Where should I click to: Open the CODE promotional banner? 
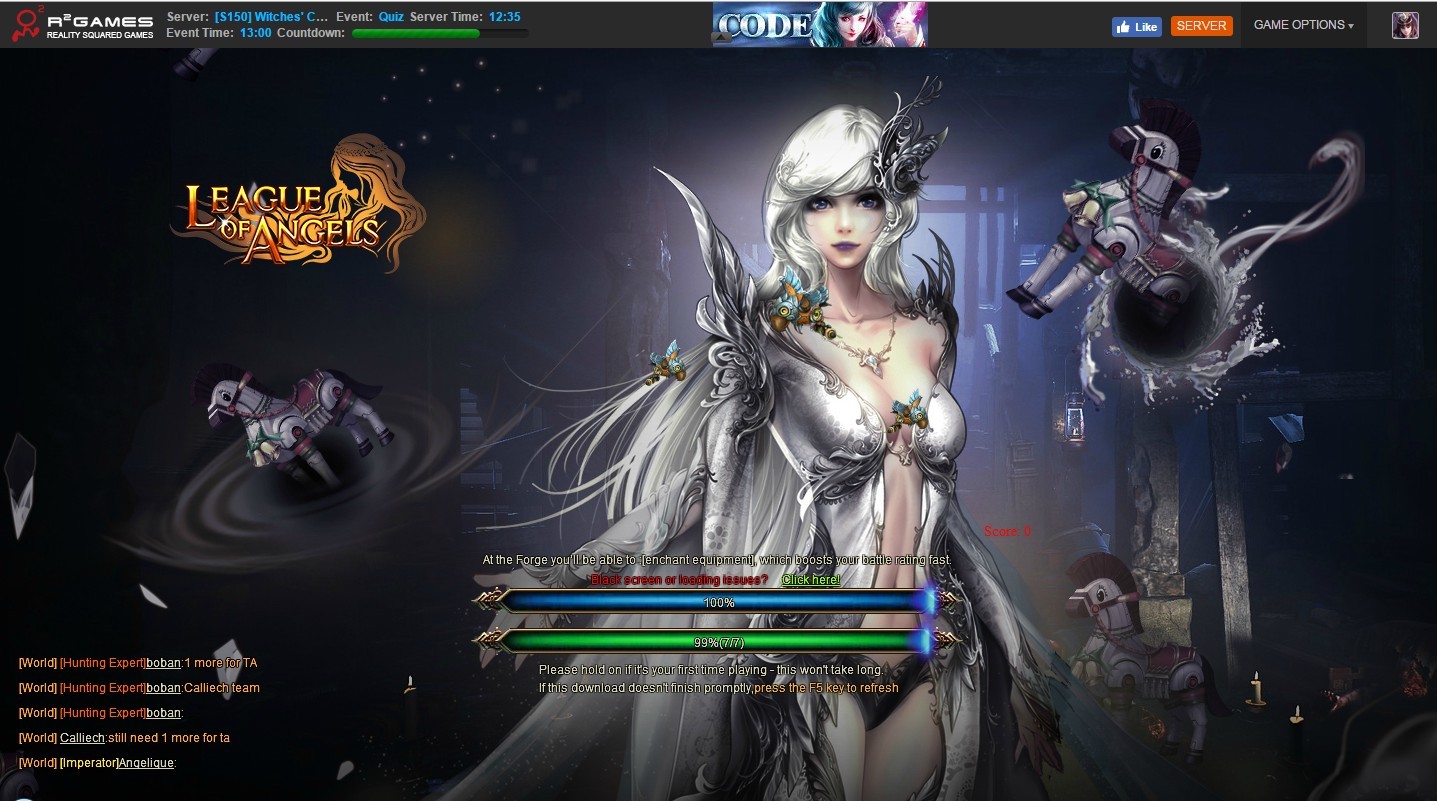(x=819, y=25)
